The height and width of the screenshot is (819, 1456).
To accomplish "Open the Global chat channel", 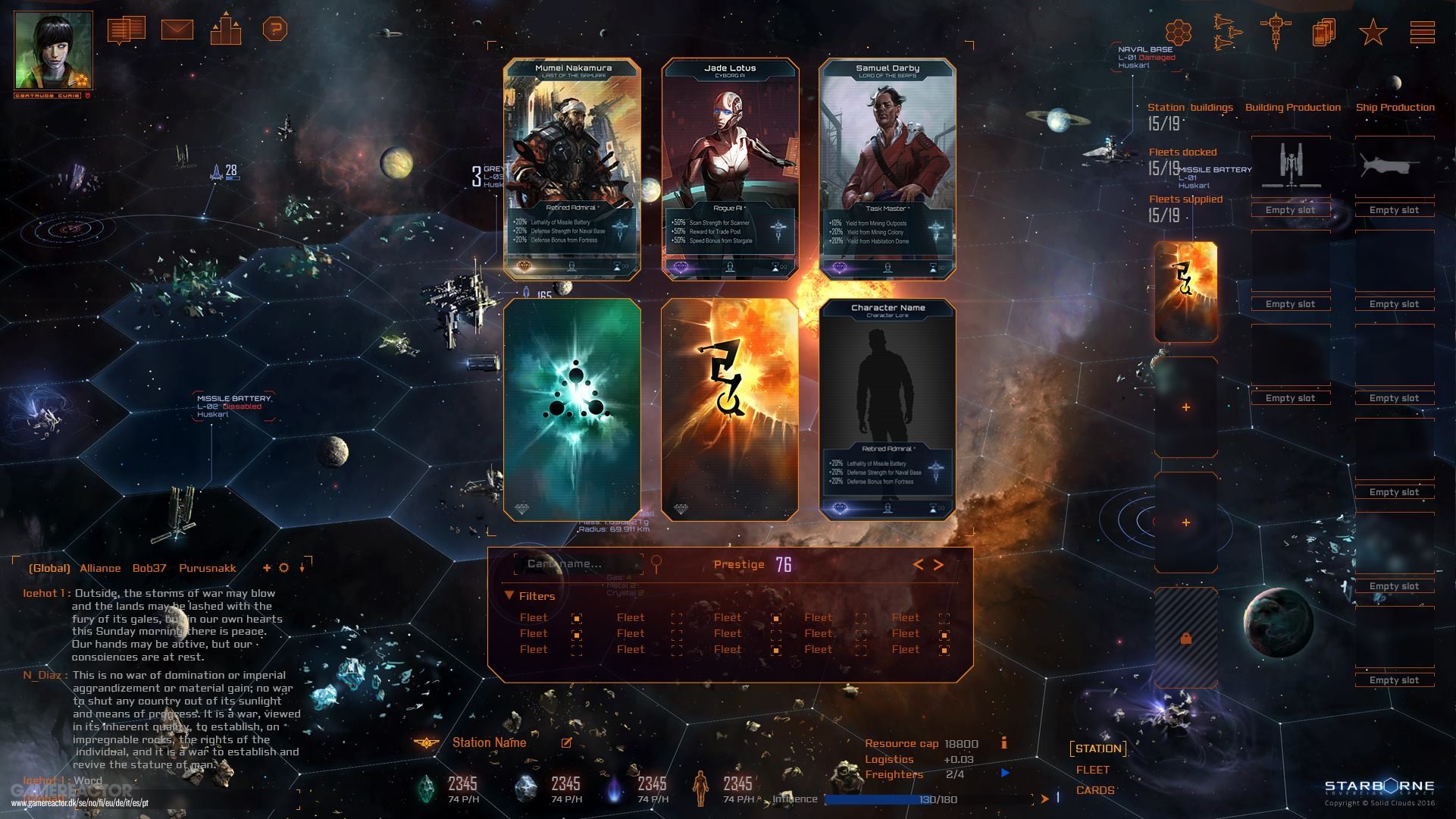I will 49,567.
